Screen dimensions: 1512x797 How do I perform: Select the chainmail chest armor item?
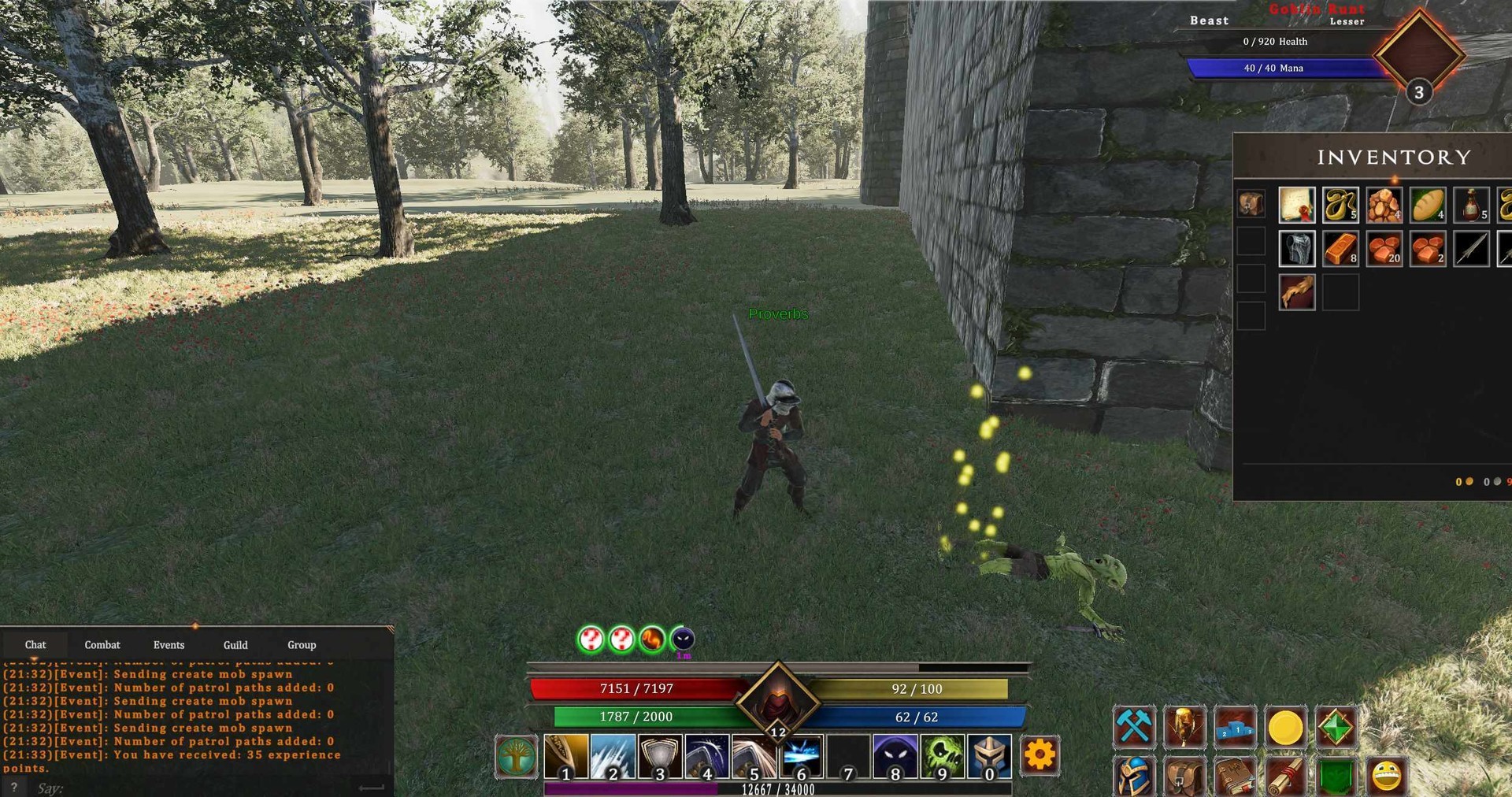click(x=1297, y=249)
